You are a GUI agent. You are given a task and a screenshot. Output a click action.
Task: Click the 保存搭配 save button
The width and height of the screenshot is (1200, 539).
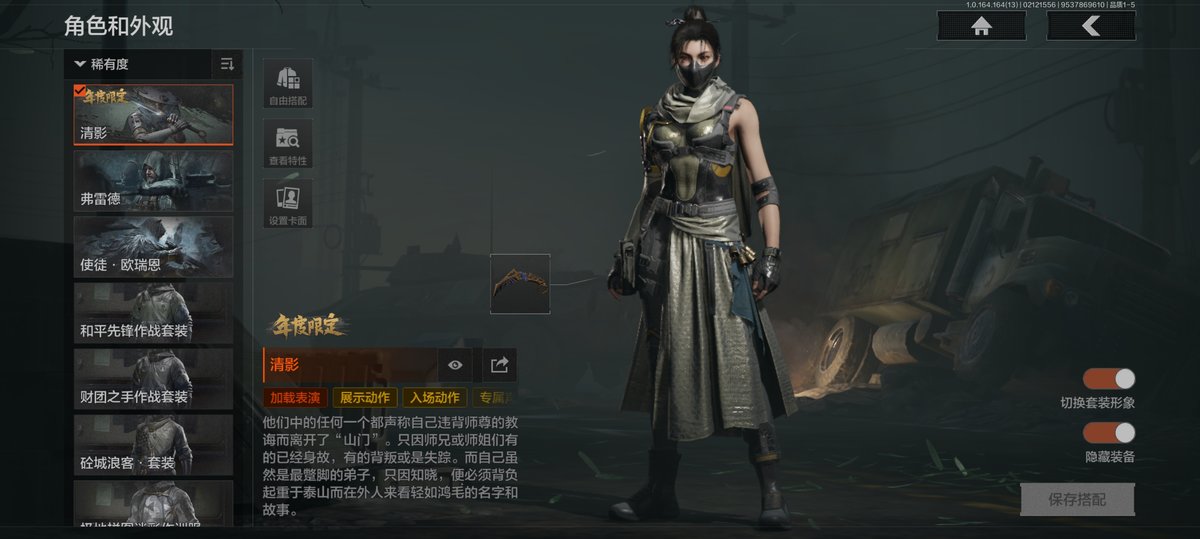coord(1077,499)
